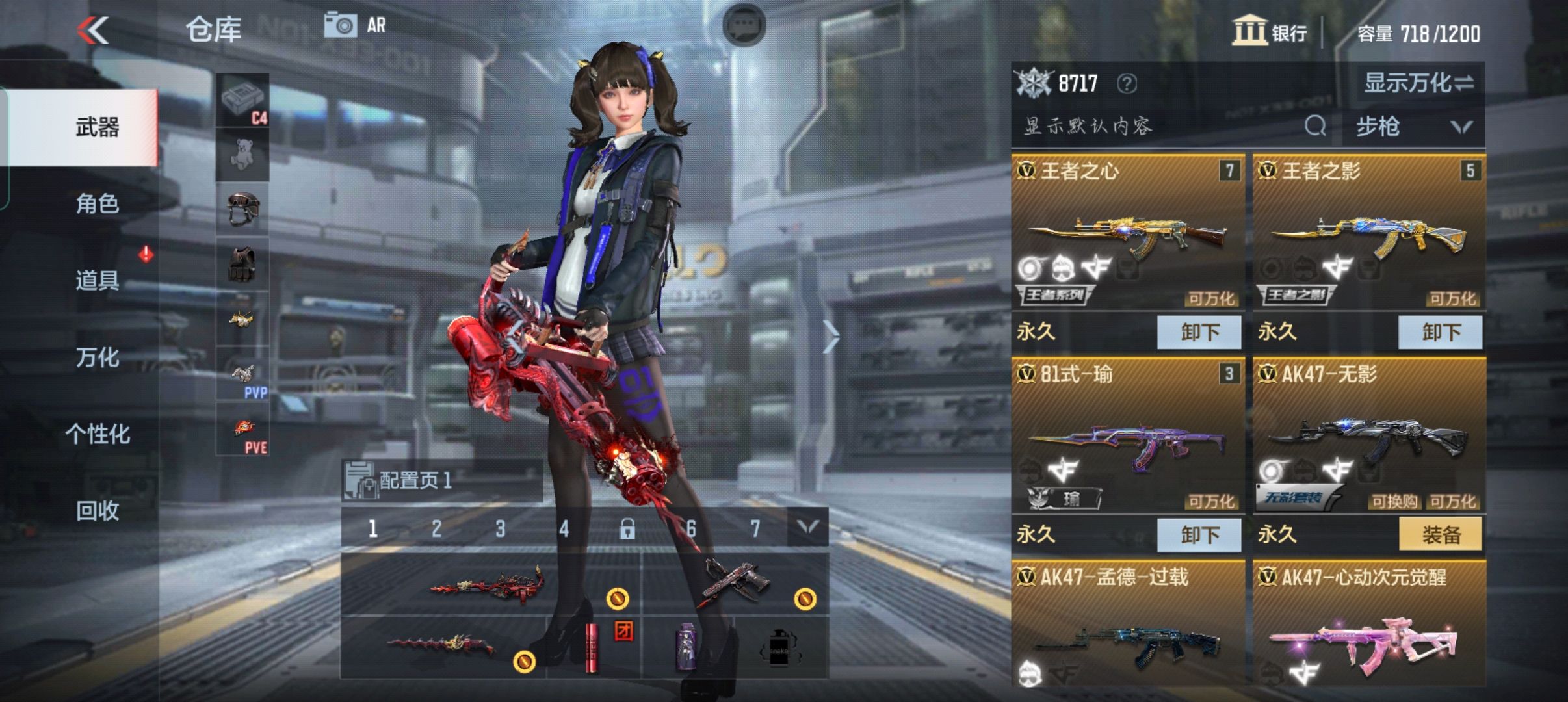Select the 万化 tab
Screen dimensions: 1568x702
coord(98,357)
